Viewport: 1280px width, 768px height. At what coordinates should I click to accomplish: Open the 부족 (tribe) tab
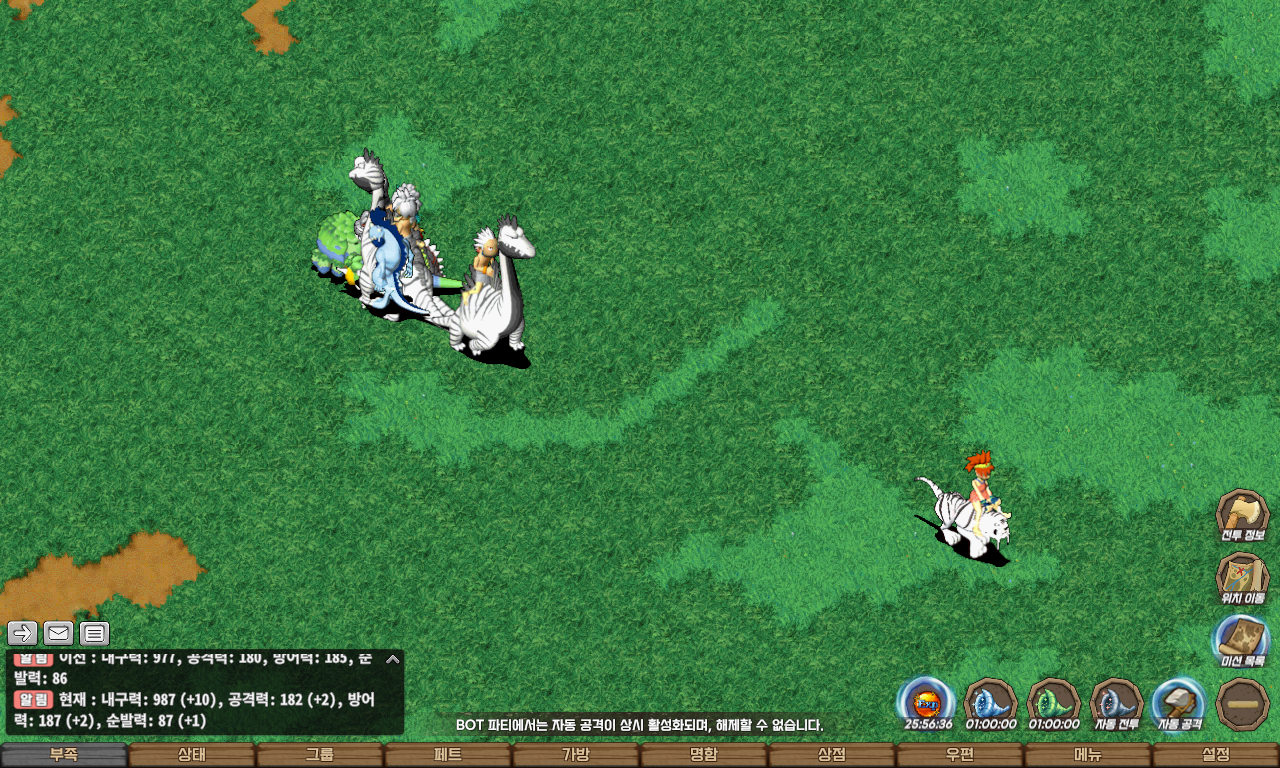pos(64,755)
